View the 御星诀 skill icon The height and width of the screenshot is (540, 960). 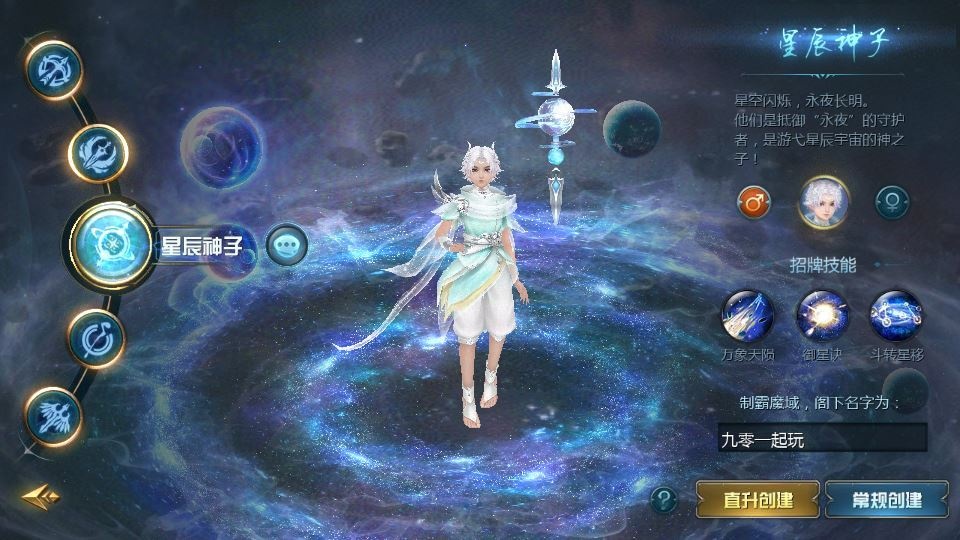[822, 316]
